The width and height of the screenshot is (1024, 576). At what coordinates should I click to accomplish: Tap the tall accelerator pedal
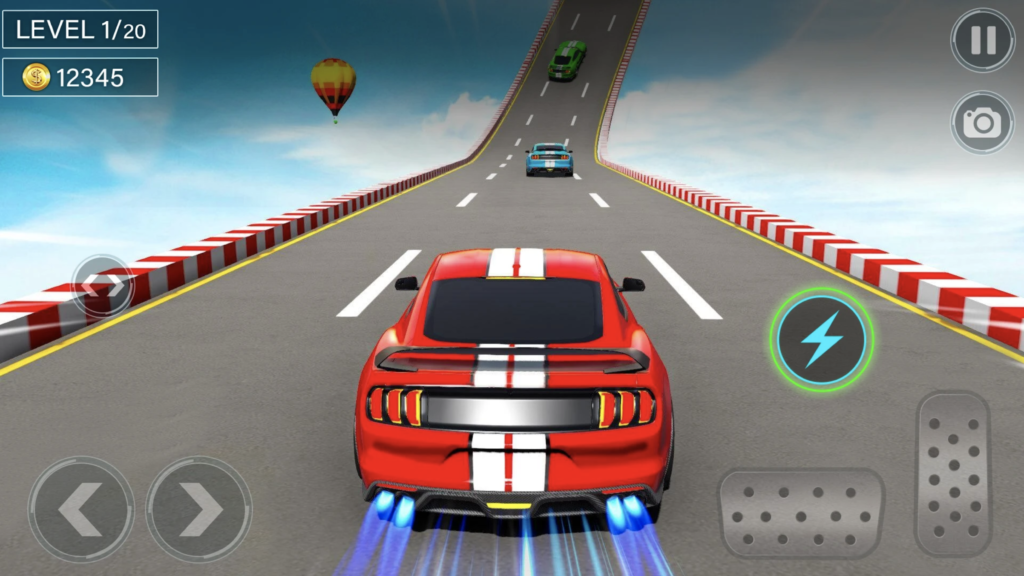(952, 472)
